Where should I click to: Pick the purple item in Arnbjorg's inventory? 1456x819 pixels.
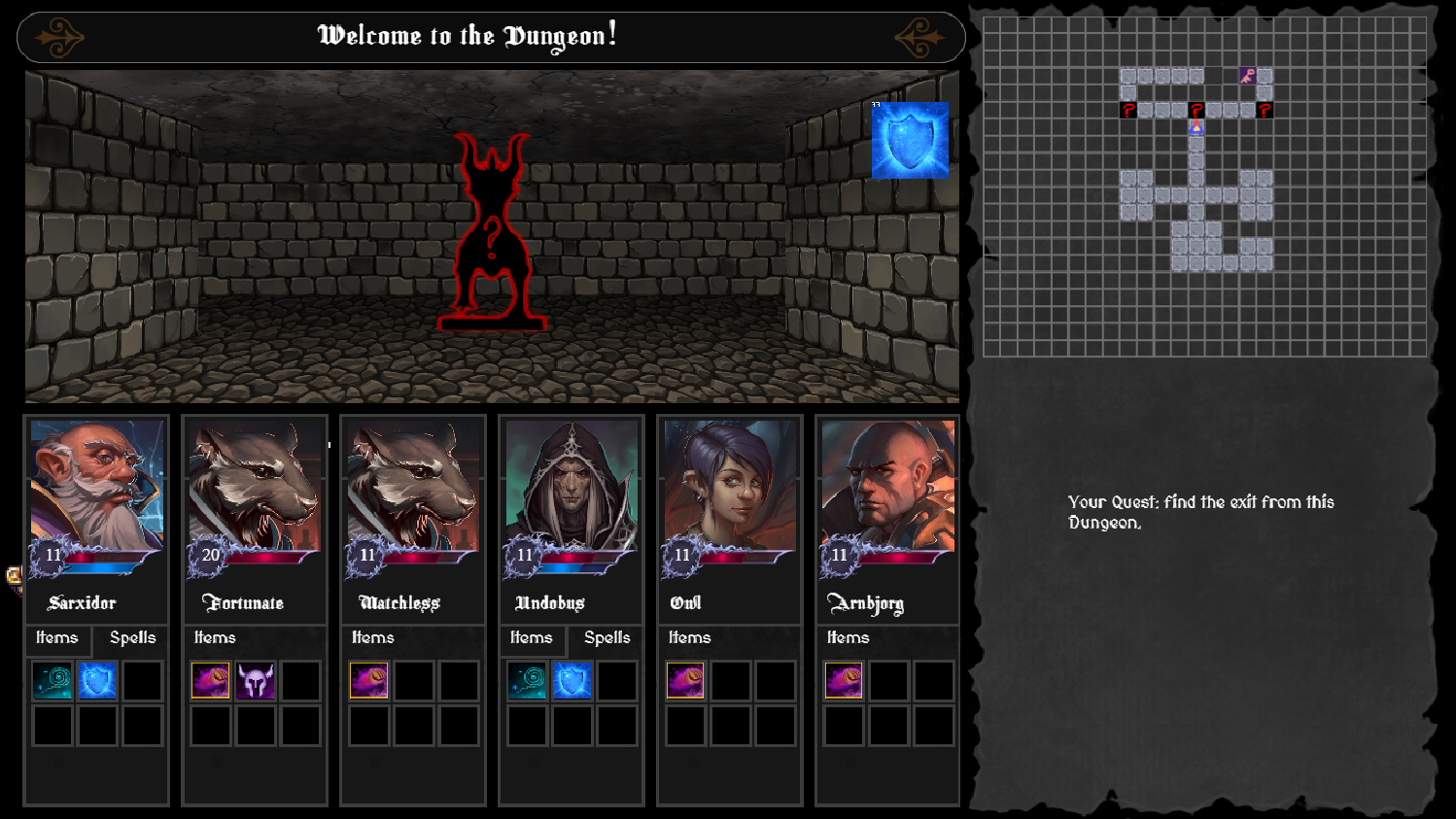(844, 681)
